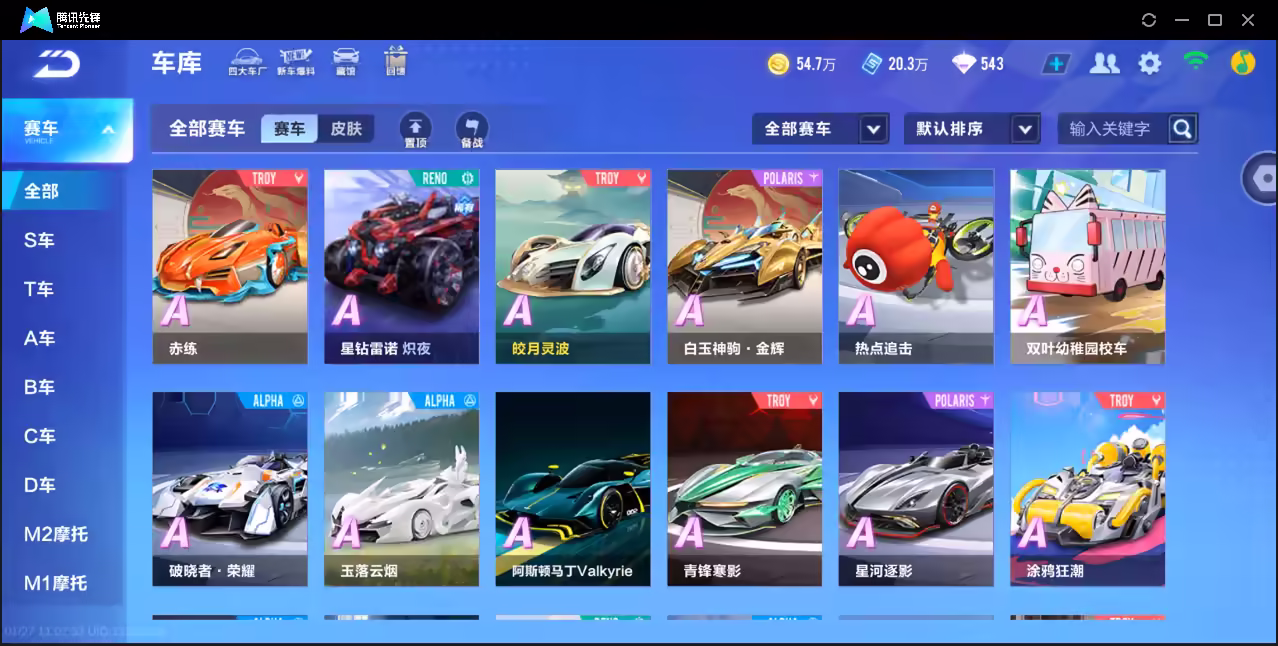This screenshot has height=646, width=1278.
Task: Switch to the 皮肤 skins tab
Action: pyautogui.click(x=346, y=129)
